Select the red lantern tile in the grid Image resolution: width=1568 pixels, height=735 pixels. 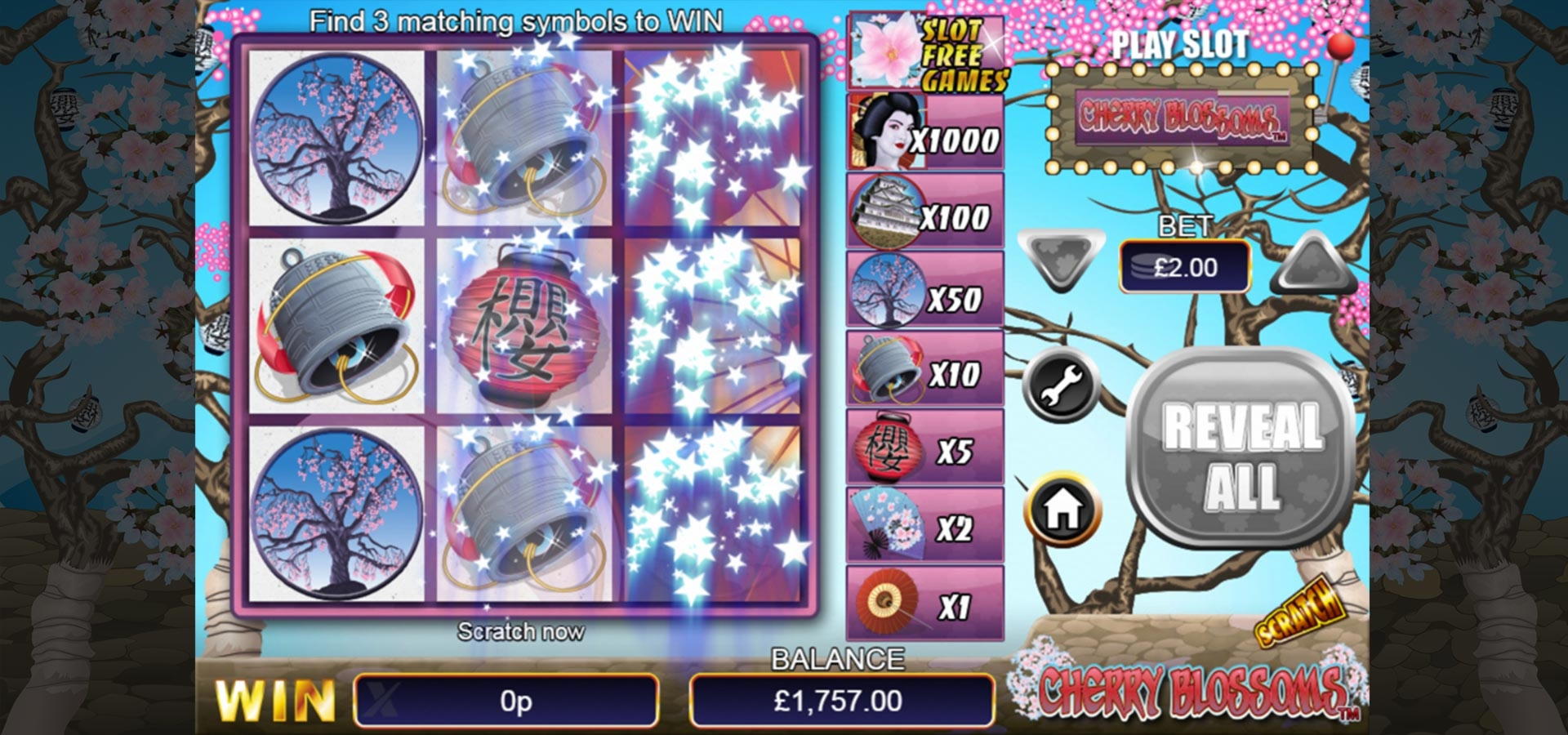pyautogui.click(x=524, y=325)
